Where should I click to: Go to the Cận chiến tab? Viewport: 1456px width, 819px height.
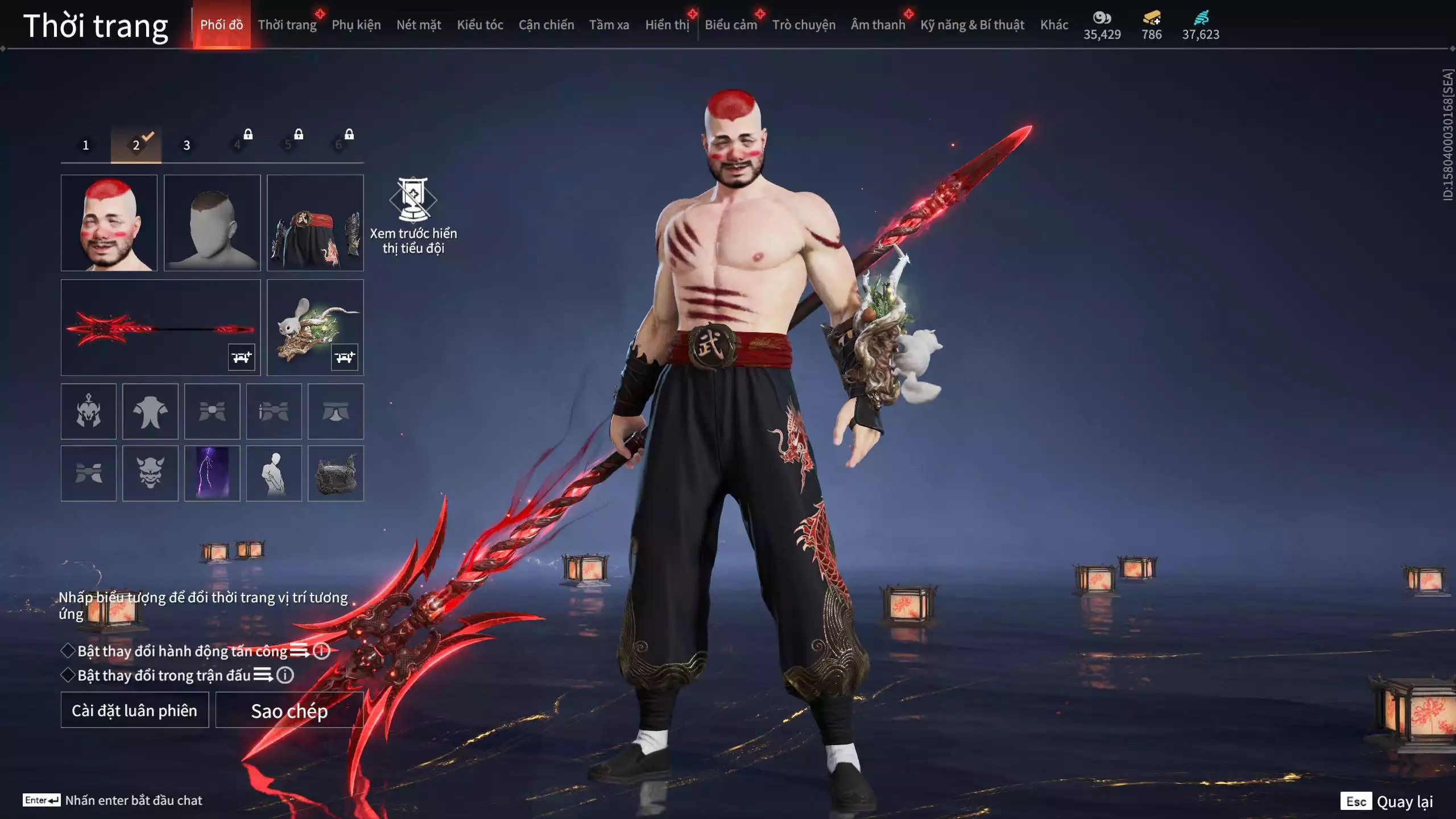tap(546, 25)
